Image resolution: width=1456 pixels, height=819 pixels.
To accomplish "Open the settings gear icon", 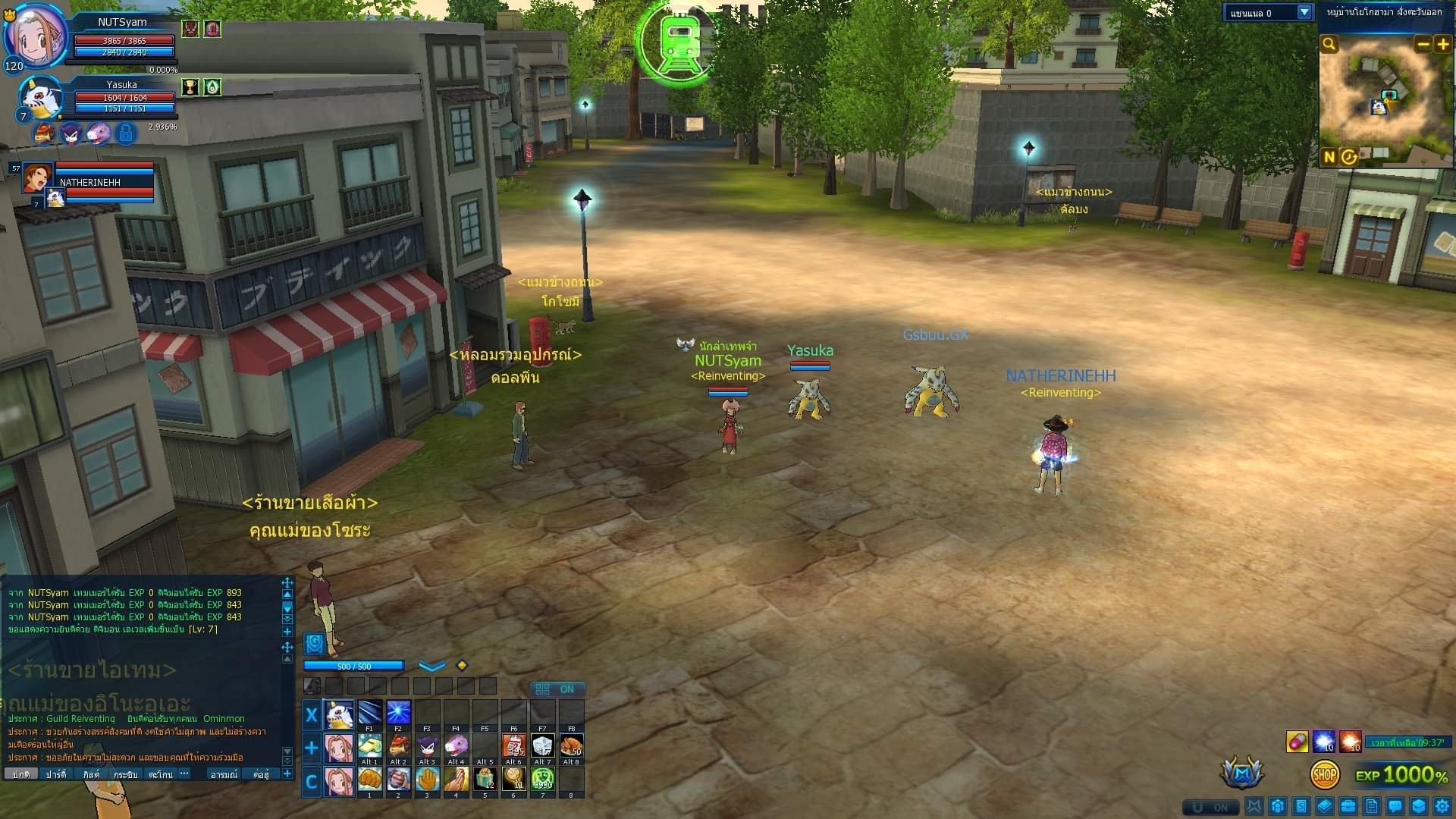I will pos(1442,806).
